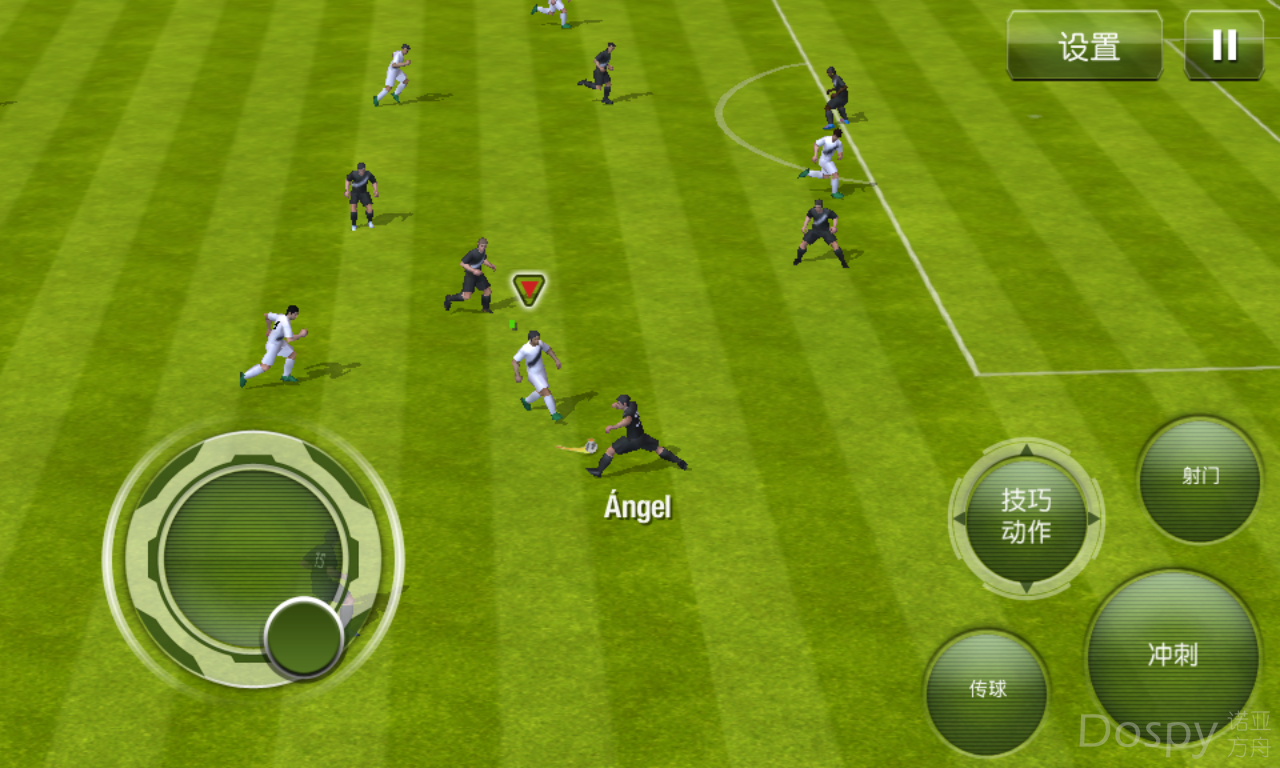Activate the 技巧动作 skill move button
Image resolution: width=1280 pixels, height=768 pixels.
tap(1026, 518)
